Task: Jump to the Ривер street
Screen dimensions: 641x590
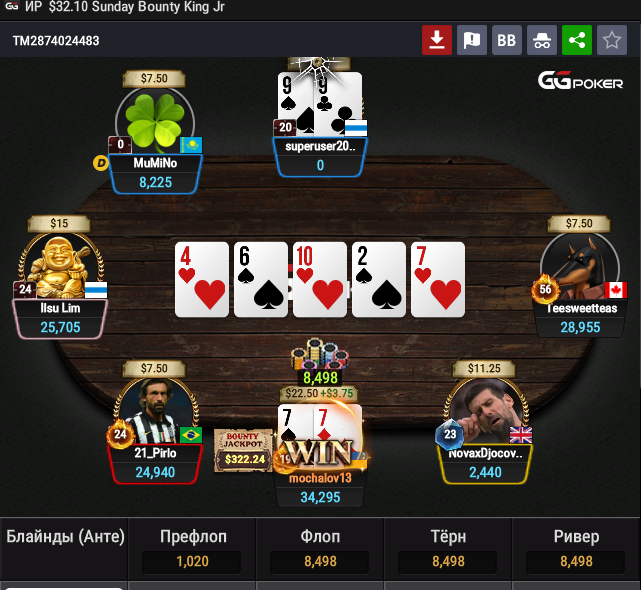Action: tap(576, 550)
